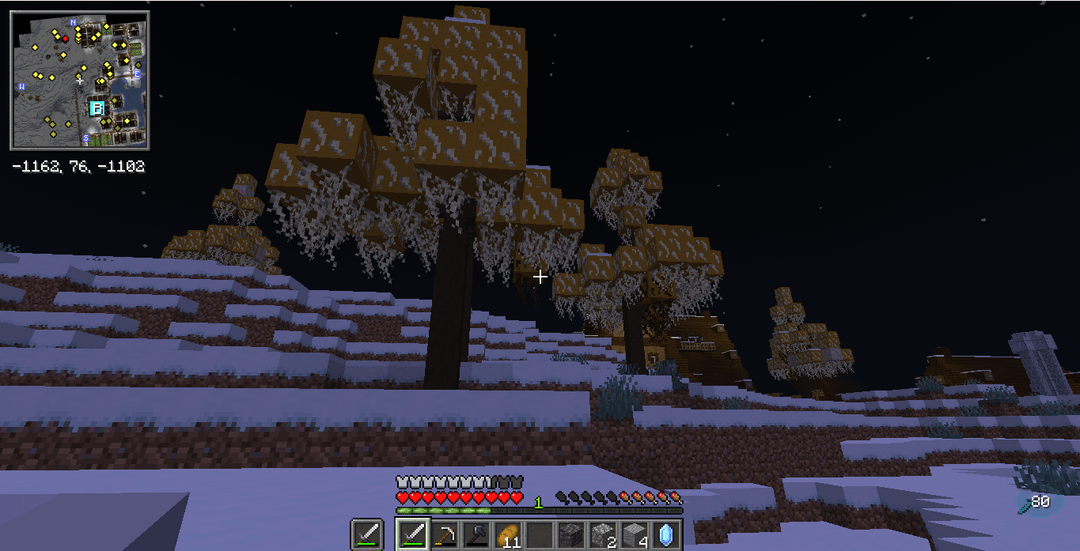Select the pickaxe hotbar slot
The image size is (1080, 551).
click(x=444, y=535)
